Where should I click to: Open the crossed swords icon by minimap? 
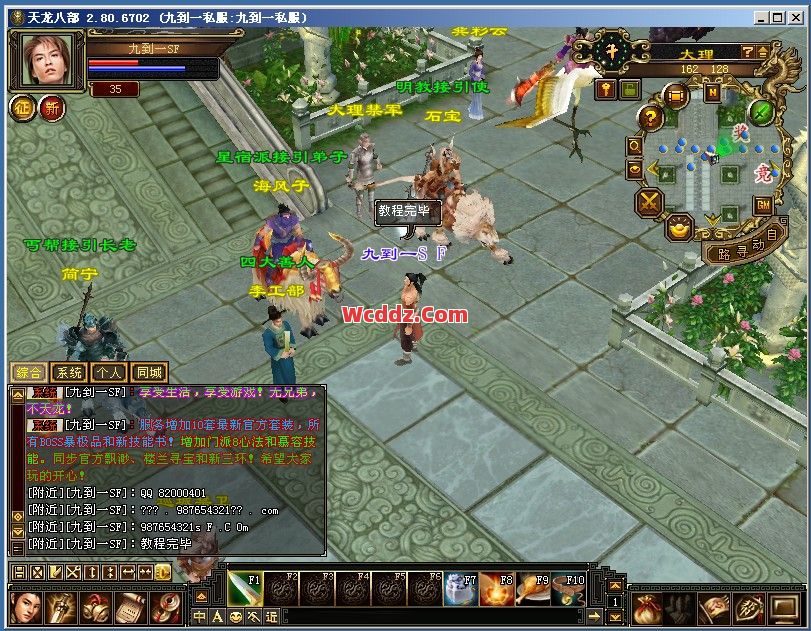[x=649, y=201]
